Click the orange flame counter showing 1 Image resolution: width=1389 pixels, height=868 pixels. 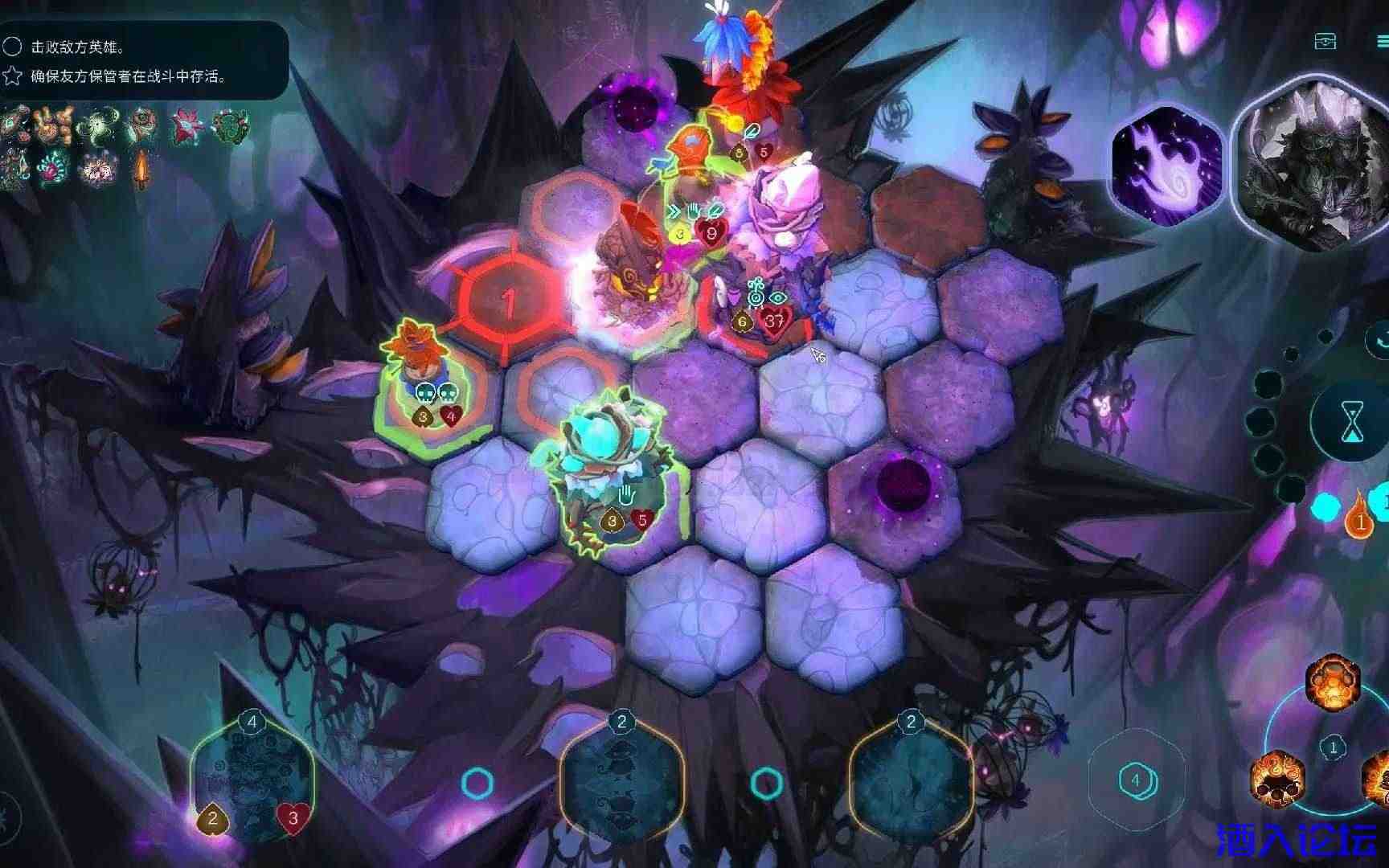pos(1361,522)
